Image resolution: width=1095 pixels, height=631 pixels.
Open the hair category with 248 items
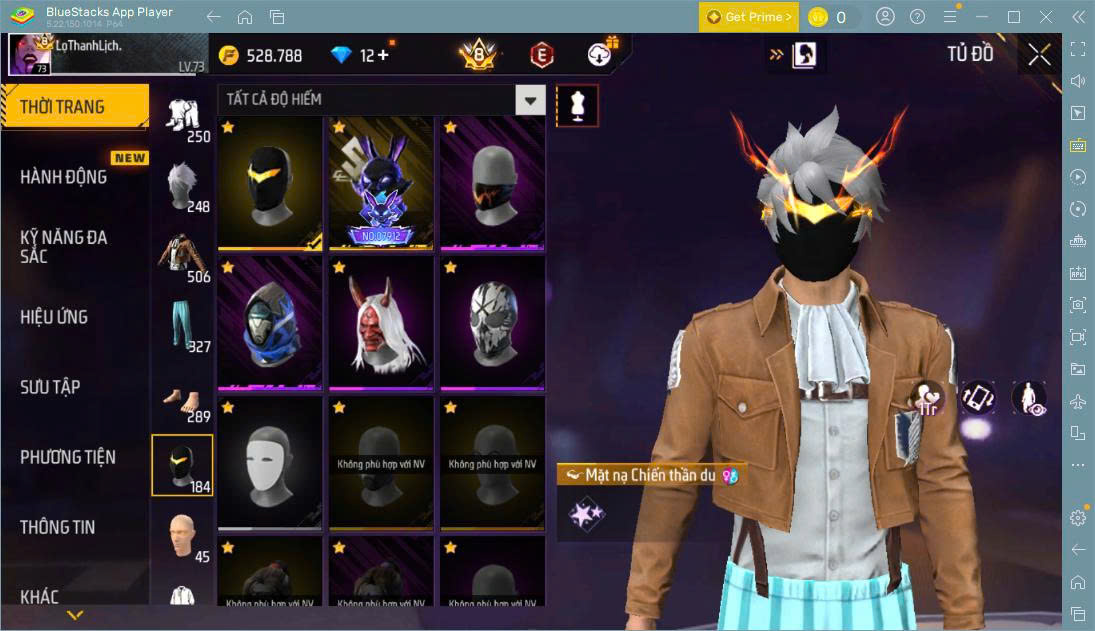(182, 187)
